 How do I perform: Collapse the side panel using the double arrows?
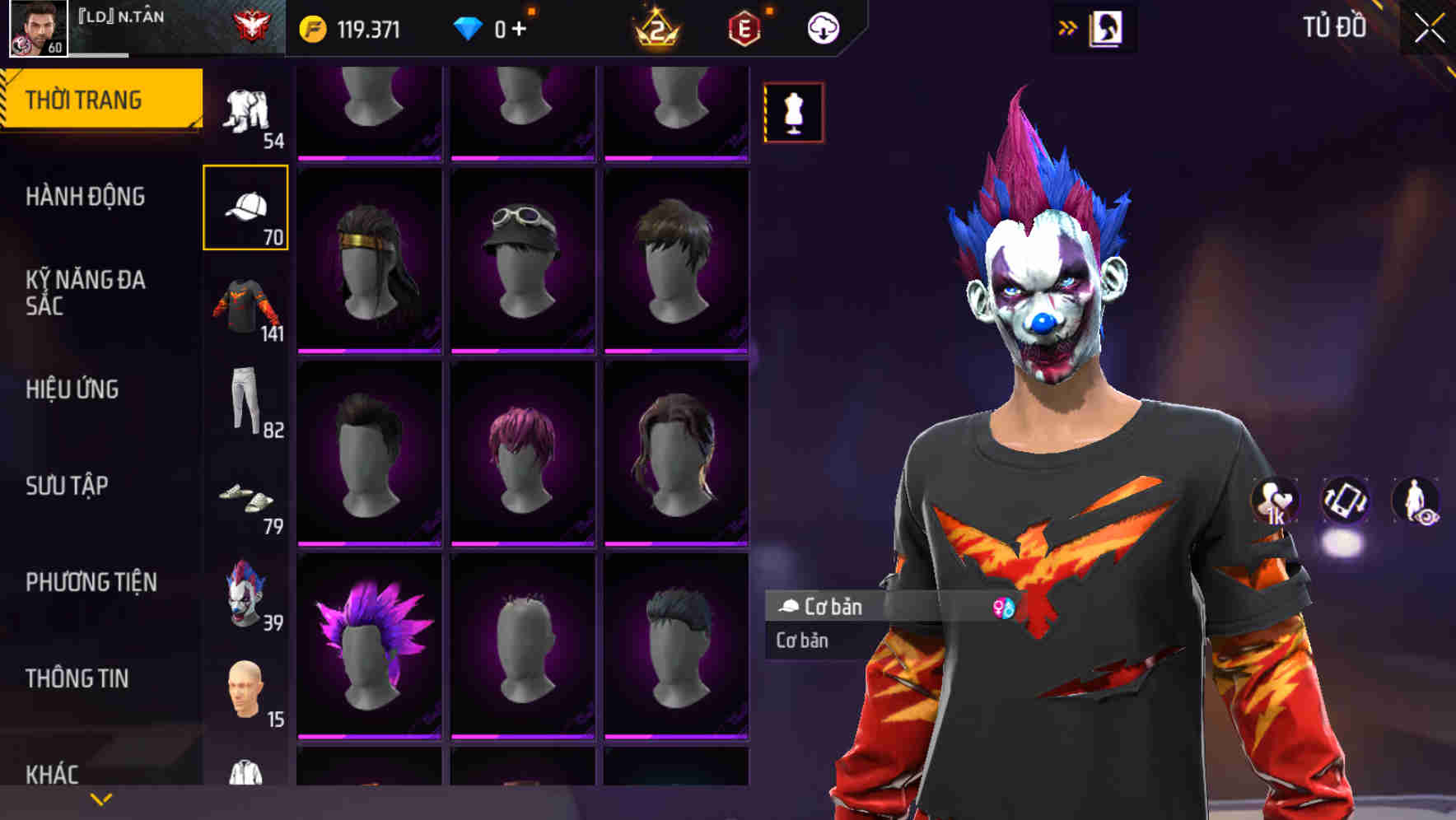coord(1068,27)
